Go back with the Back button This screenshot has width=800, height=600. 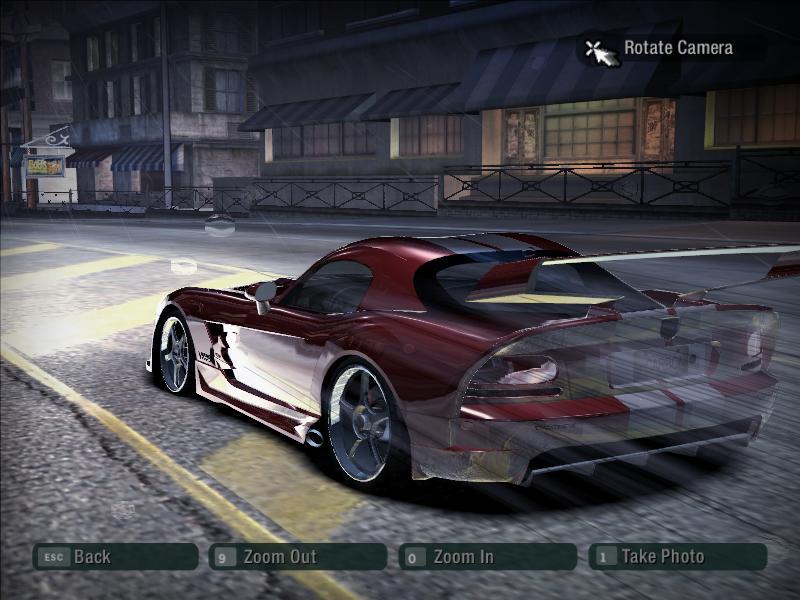coord(115,557)
